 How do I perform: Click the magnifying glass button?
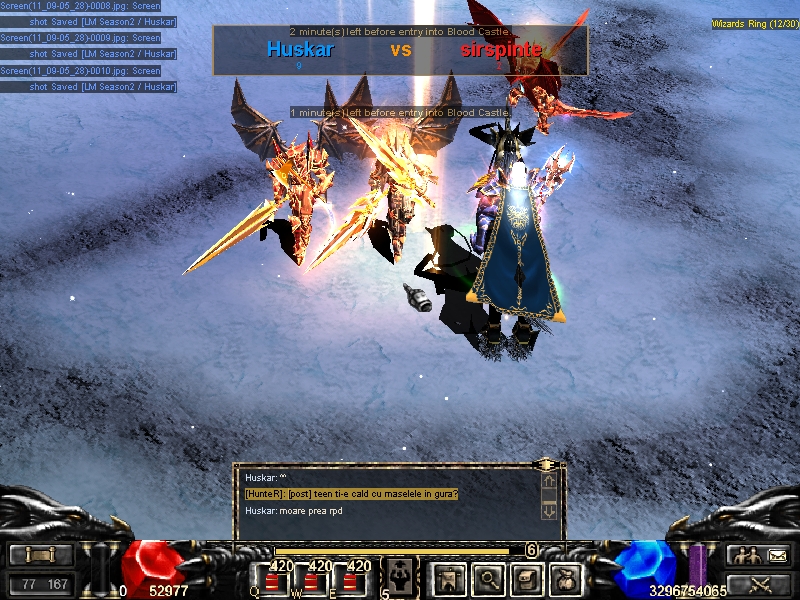488,577
